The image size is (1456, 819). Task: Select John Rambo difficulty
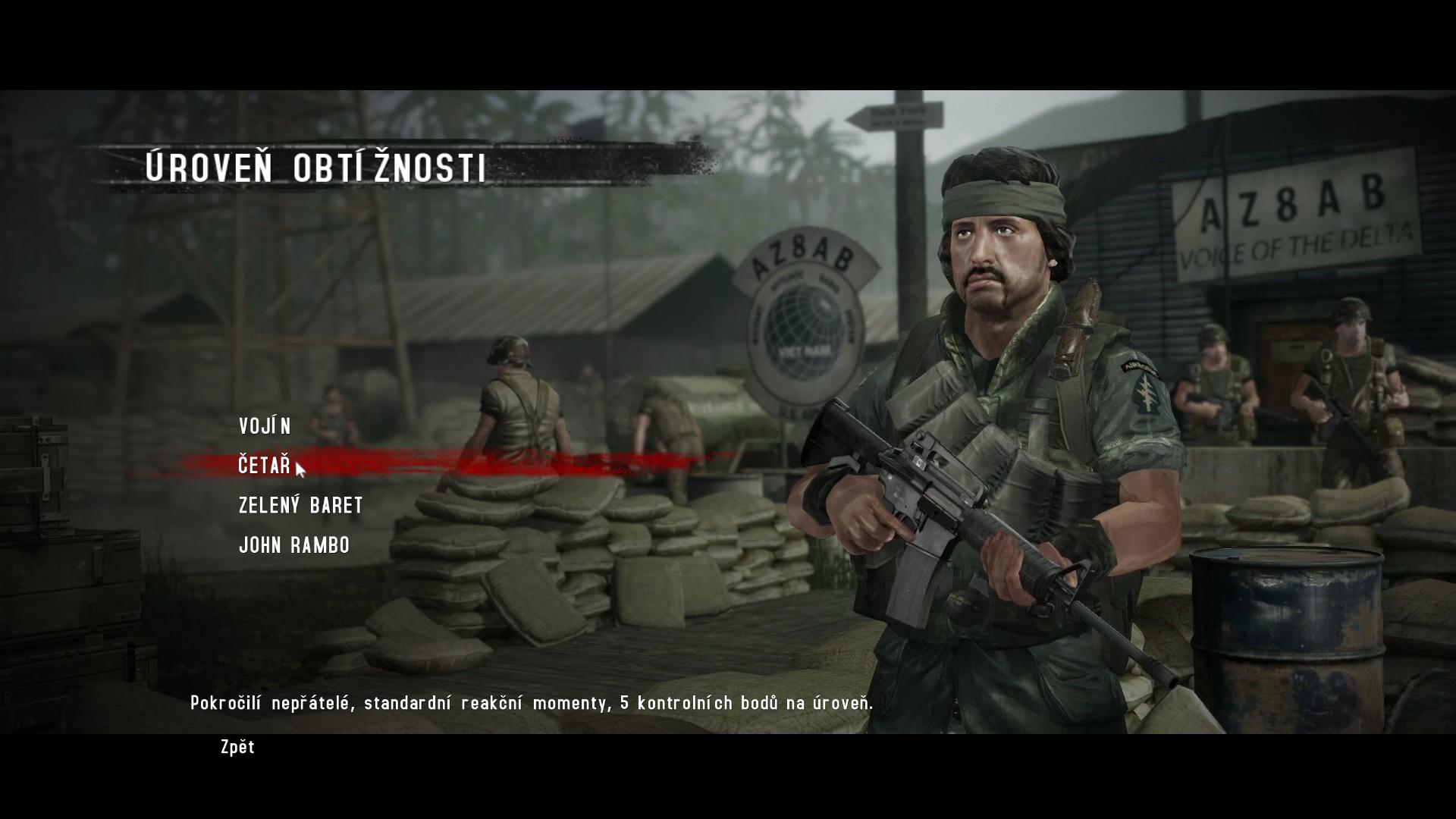294,545
